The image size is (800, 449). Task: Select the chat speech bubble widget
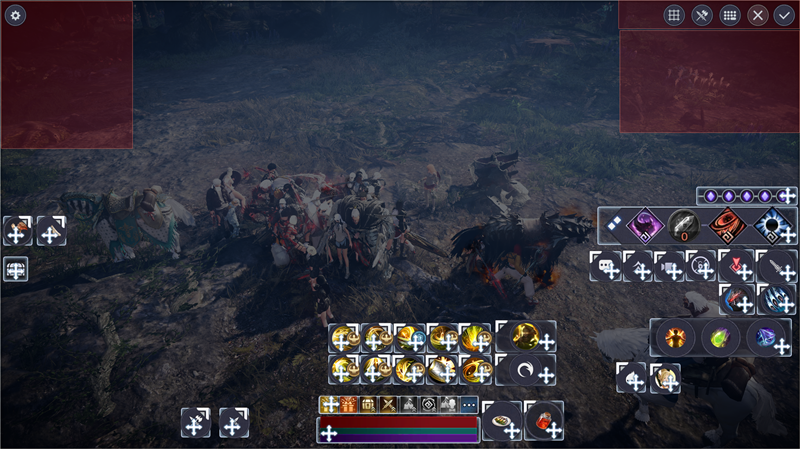[x=606, y=266]
